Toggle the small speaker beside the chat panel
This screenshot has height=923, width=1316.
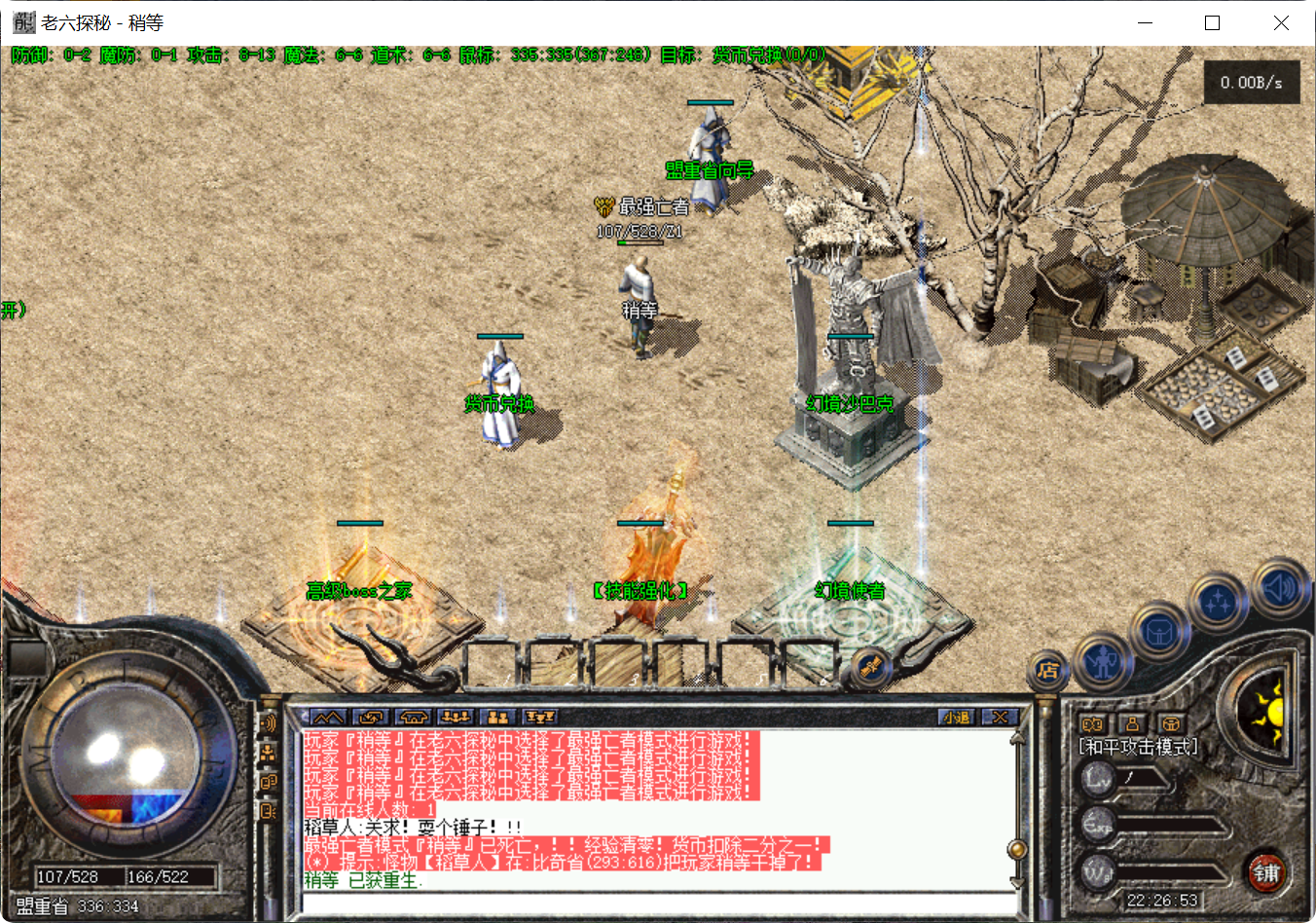270,723
